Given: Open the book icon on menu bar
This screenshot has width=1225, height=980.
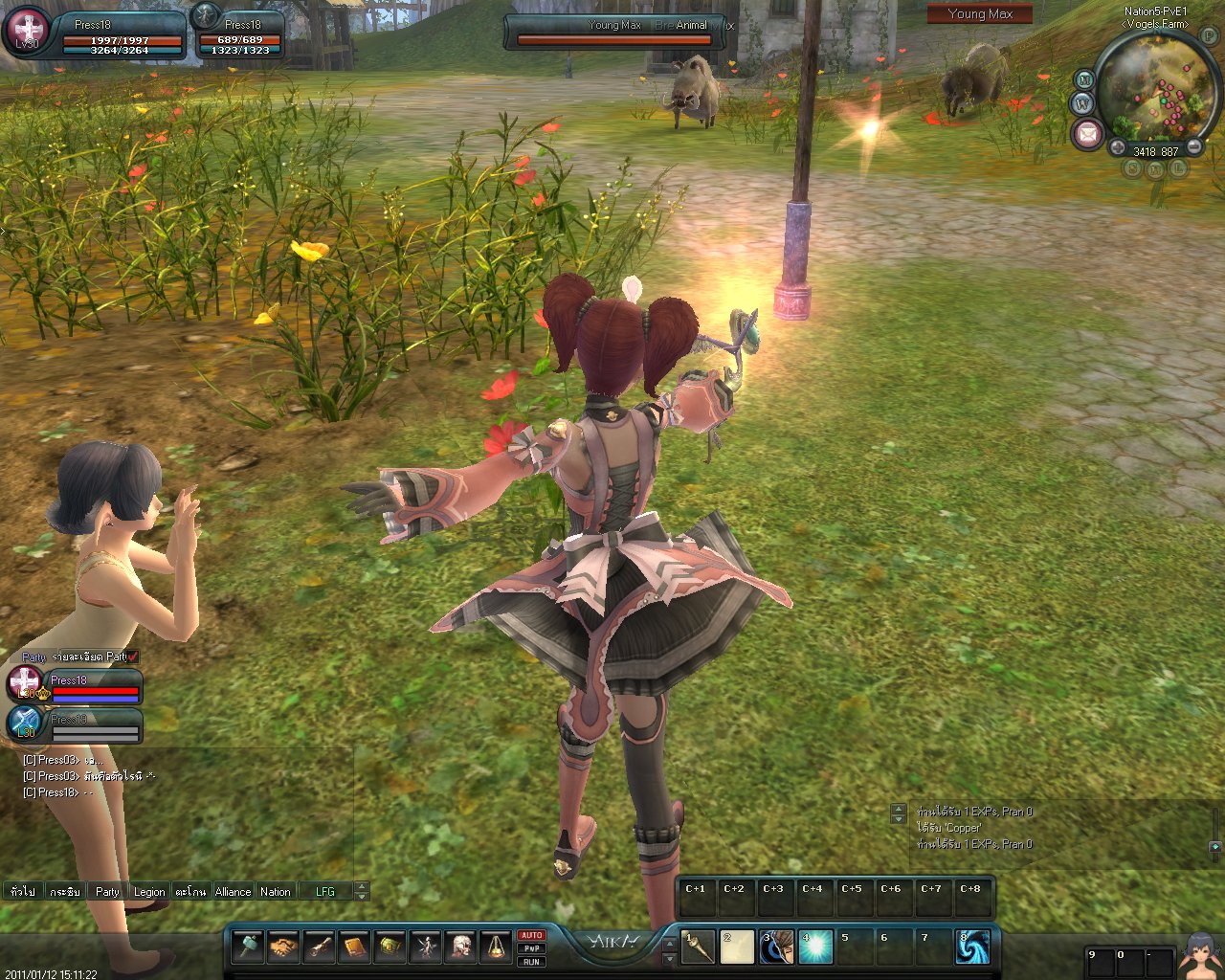Looking at the screenshot, I should [354, 947].
